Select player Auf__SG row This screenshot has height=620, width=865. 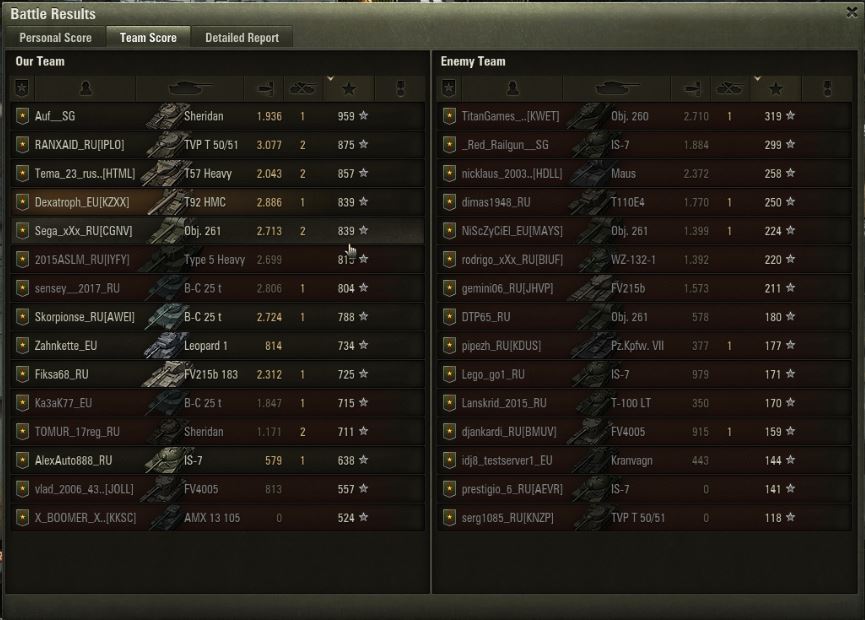click(x=217, y=116)
